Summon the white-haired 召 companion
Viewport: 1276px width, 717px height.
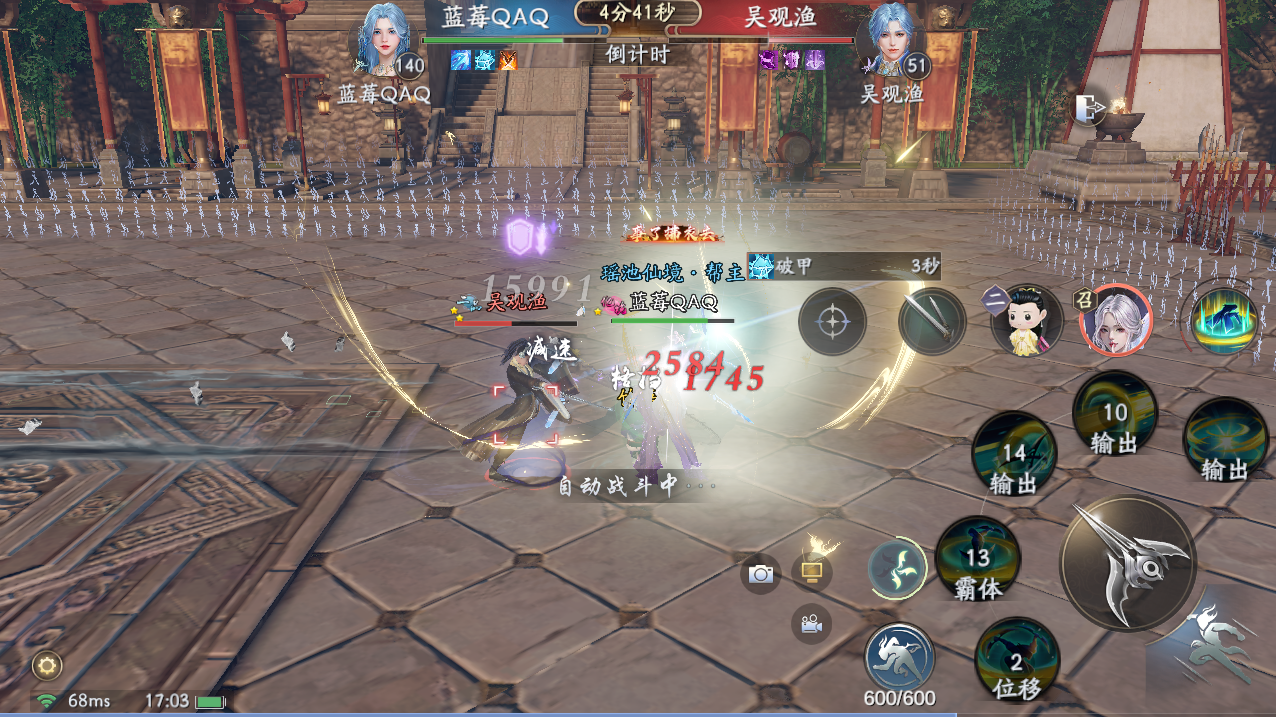tap(1116, 320)
